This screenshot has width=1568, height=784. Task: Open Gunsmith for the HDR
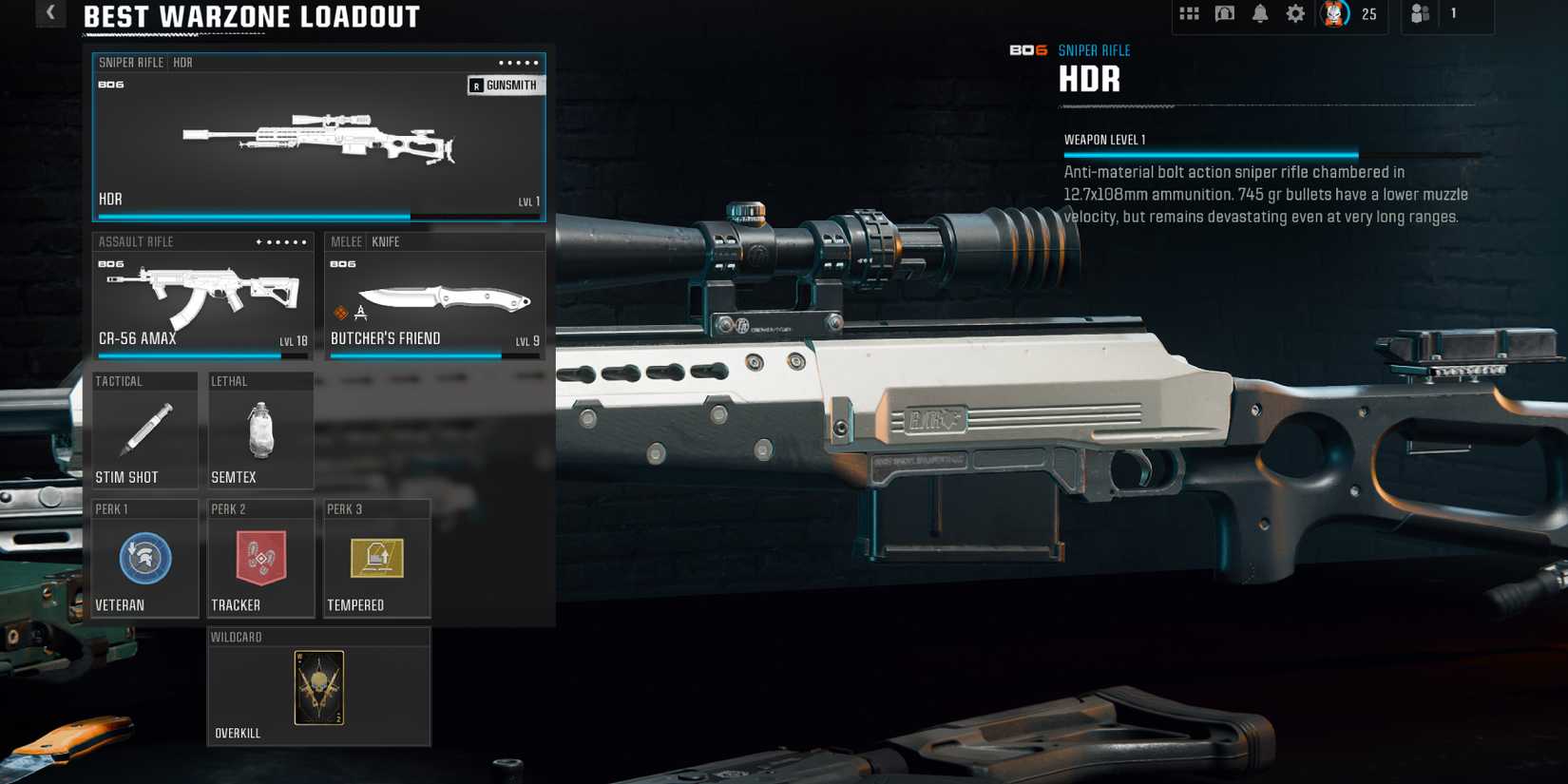[x=505, y=86]
